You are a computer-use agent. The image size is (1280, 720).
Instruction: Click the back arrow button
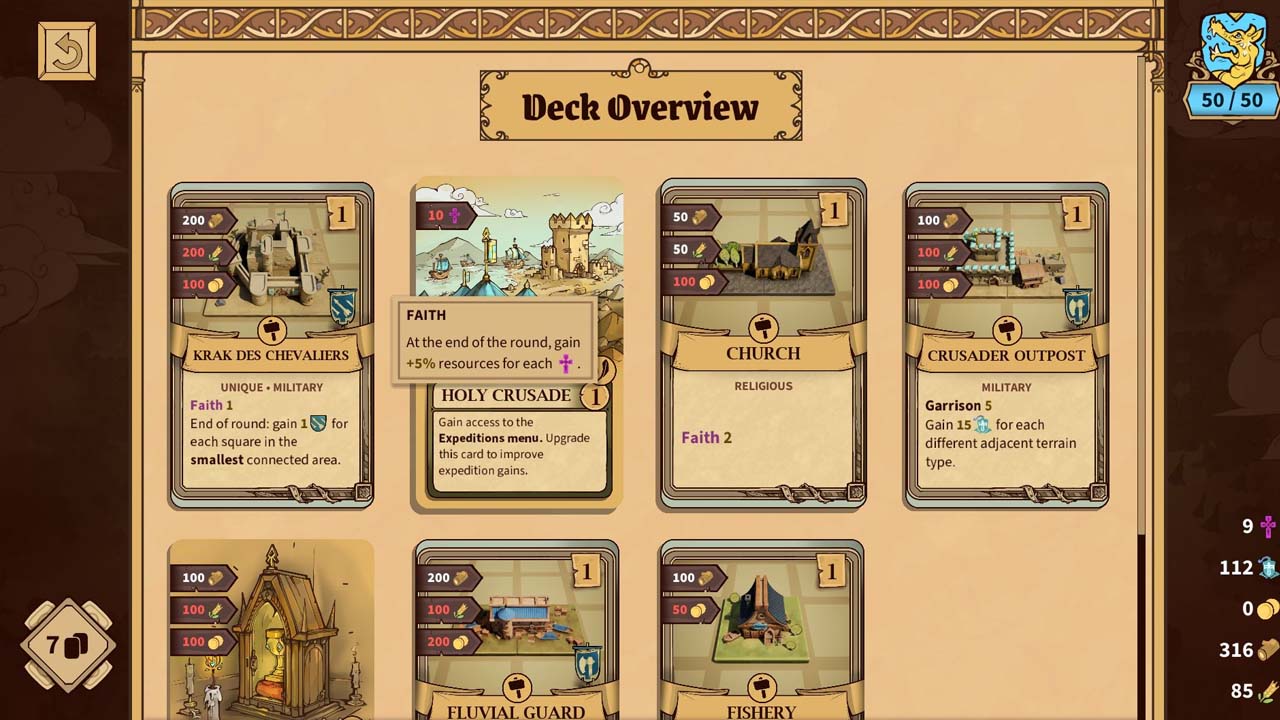[x=67, y=51]
